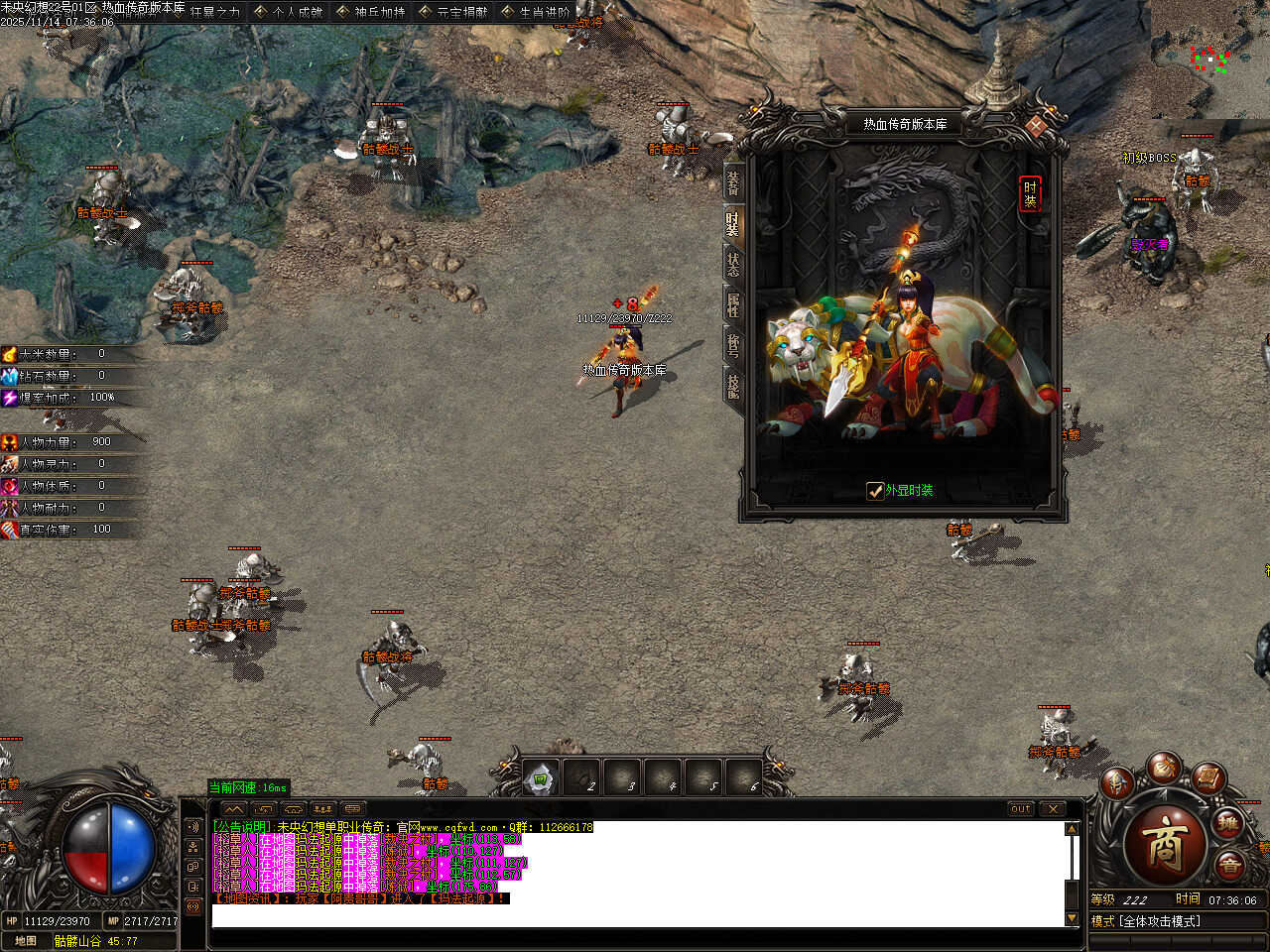Open the shop with the large 商 button
The width and height of the screenshot is (1270, 952).
(1163, 845)
